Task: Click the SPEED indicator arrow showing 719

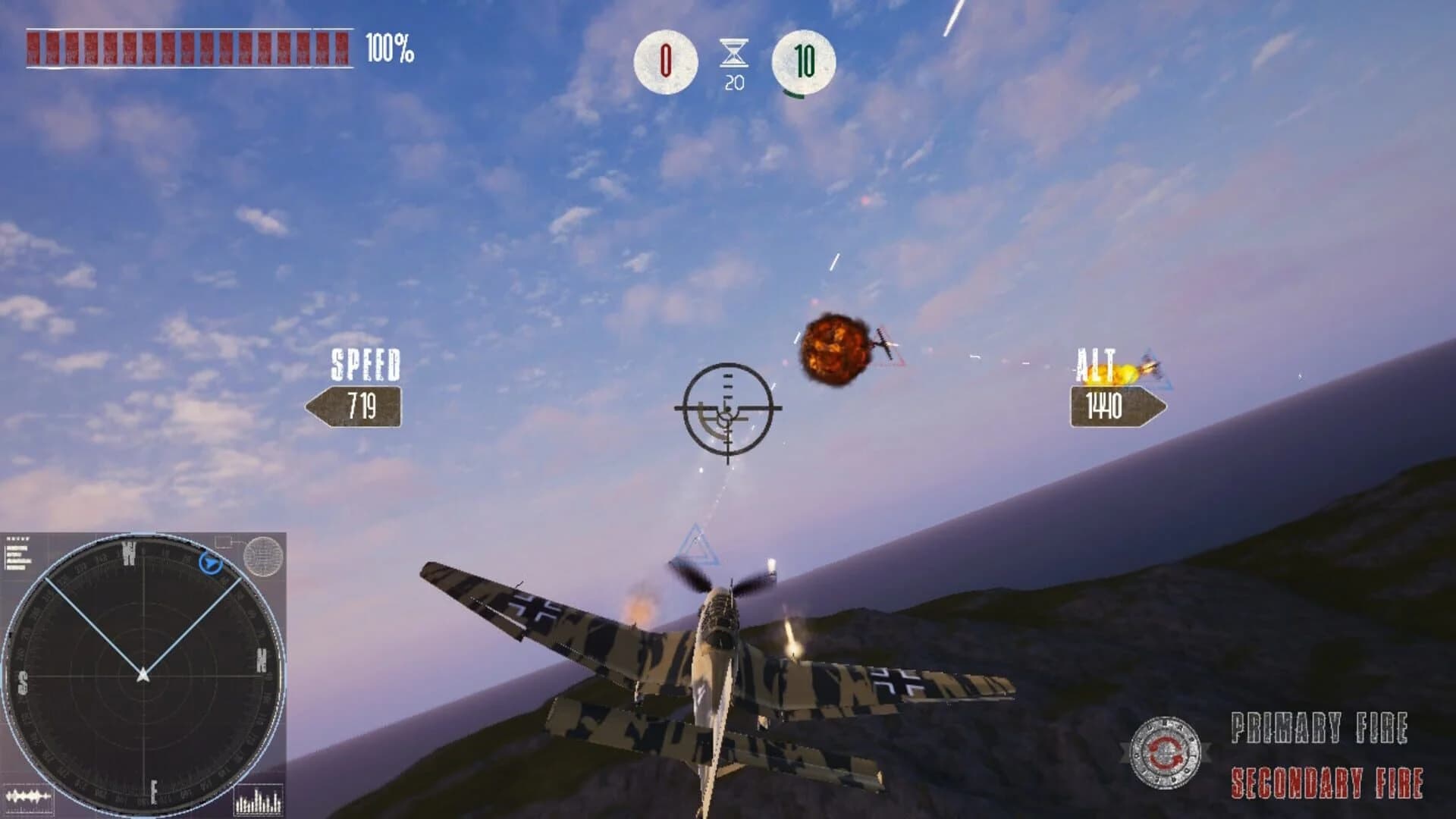Action: [x=357, y=408]
